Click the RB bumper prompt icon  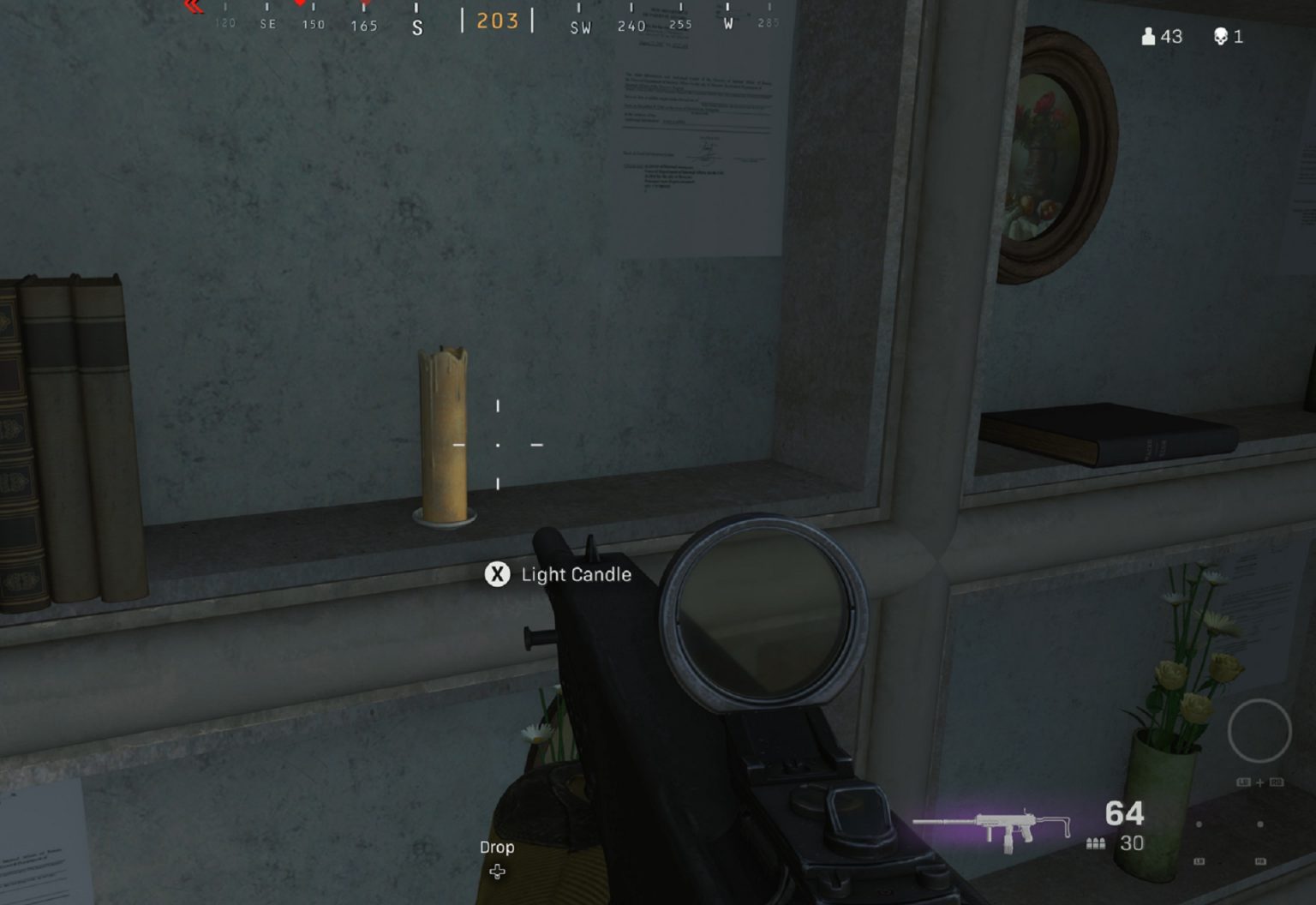tap(1277, 782)
